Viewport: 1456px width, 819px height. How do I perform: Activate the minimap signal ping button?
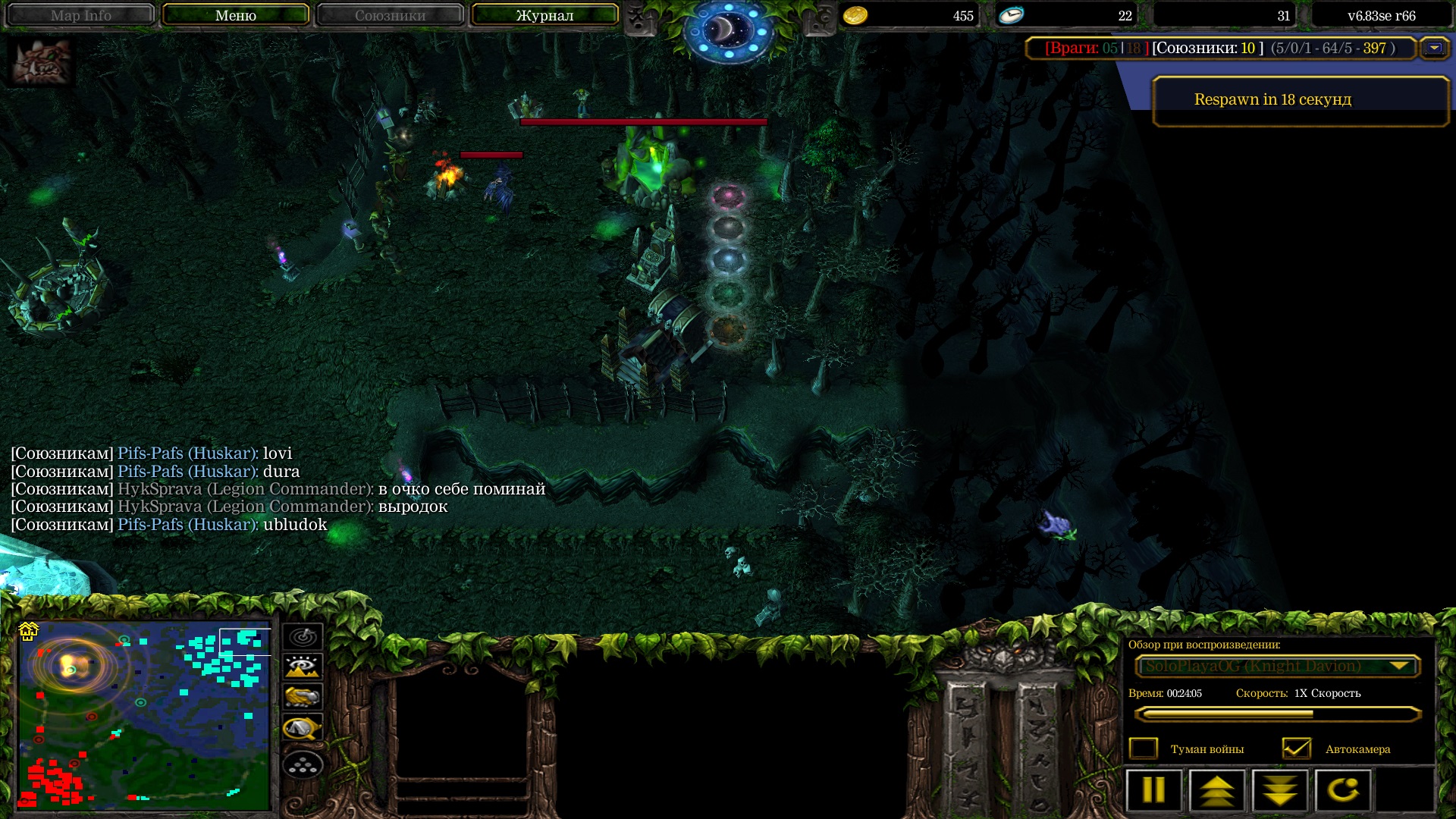coord(303,636)
